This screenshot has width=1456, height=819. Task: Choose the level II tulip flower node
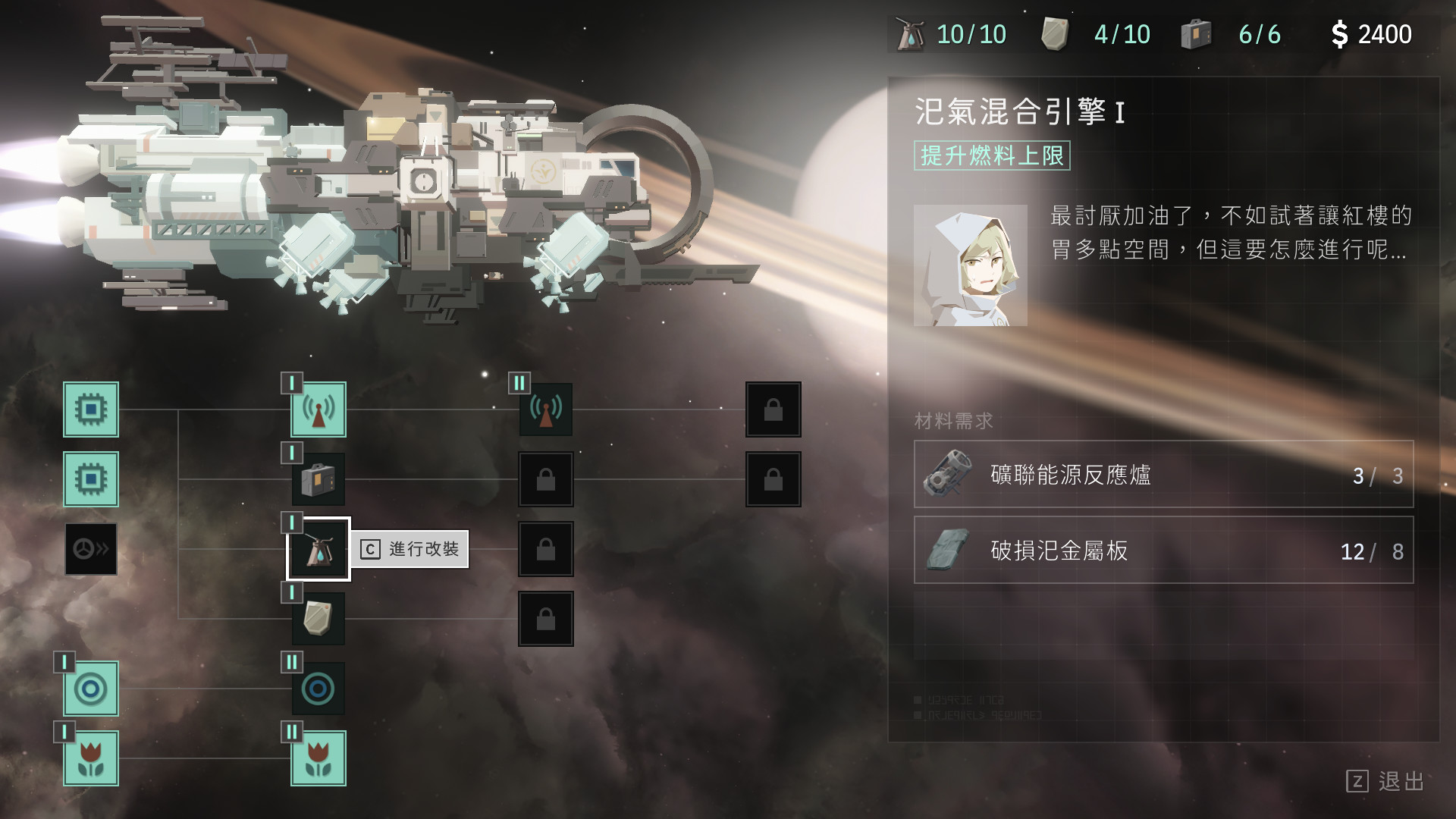pyautogui.click(x=318, y=758)
